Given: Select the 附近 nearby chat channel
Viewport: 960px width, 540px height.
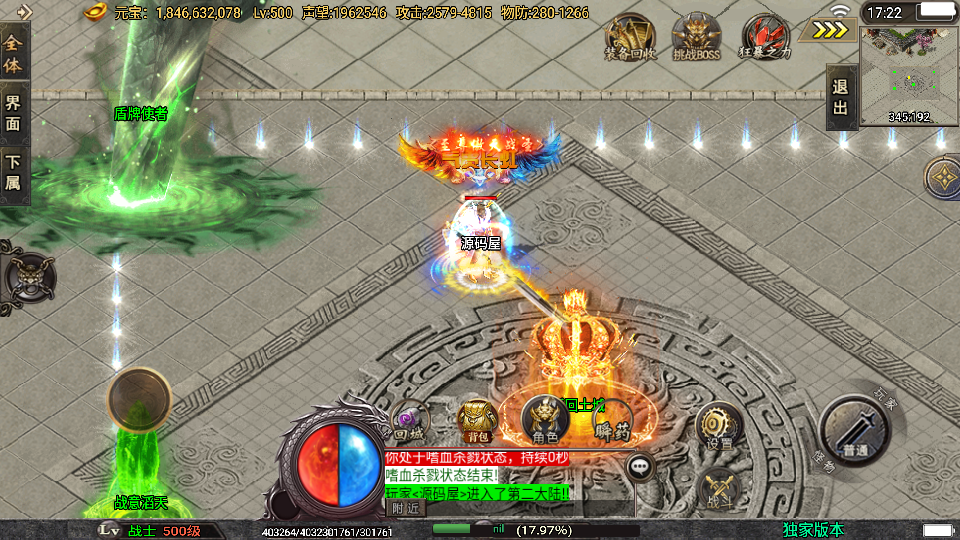Looking at the screenshot, I should (405, 508).
